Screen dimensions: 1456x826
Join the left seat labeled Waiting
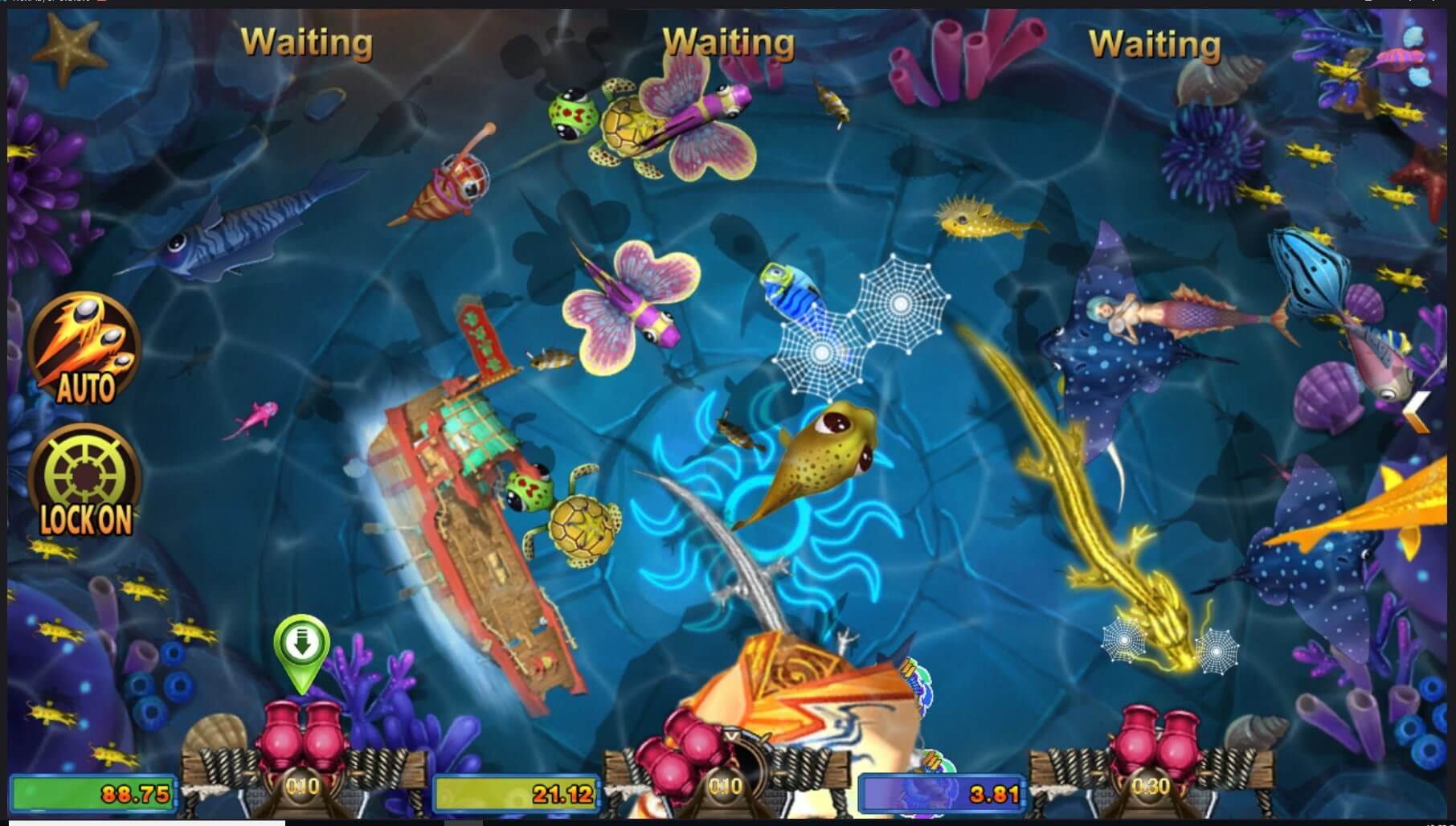pyautogui.click(x=308, y=42)
